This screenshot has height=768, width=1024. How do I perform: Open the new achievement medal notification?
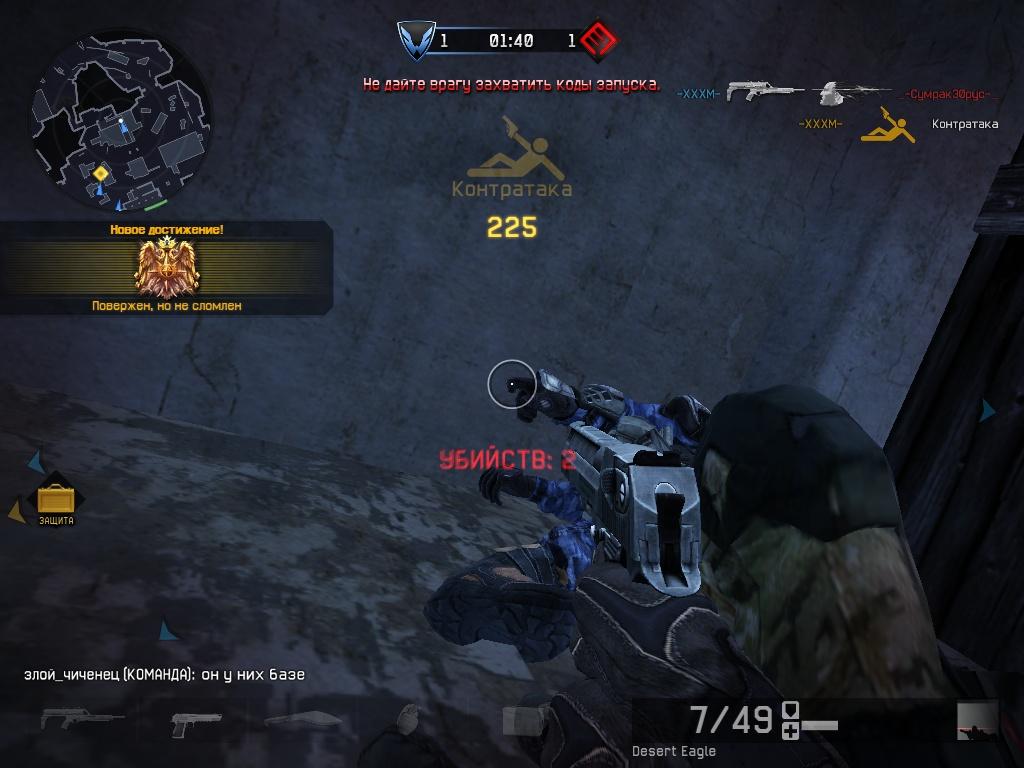pyautogui.click(x=167, y=267)
